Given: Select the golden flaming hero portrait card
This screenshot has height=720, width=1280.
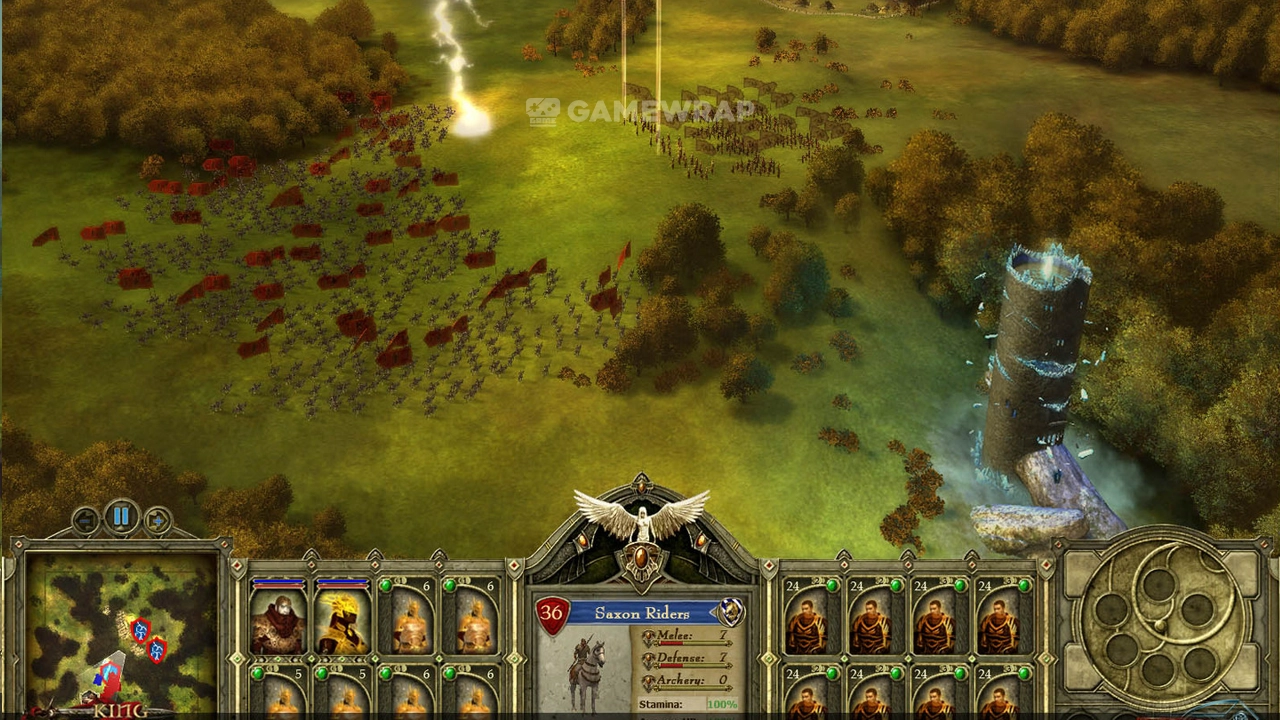Looking at the screenshot, I should click(x=342, y=619).
